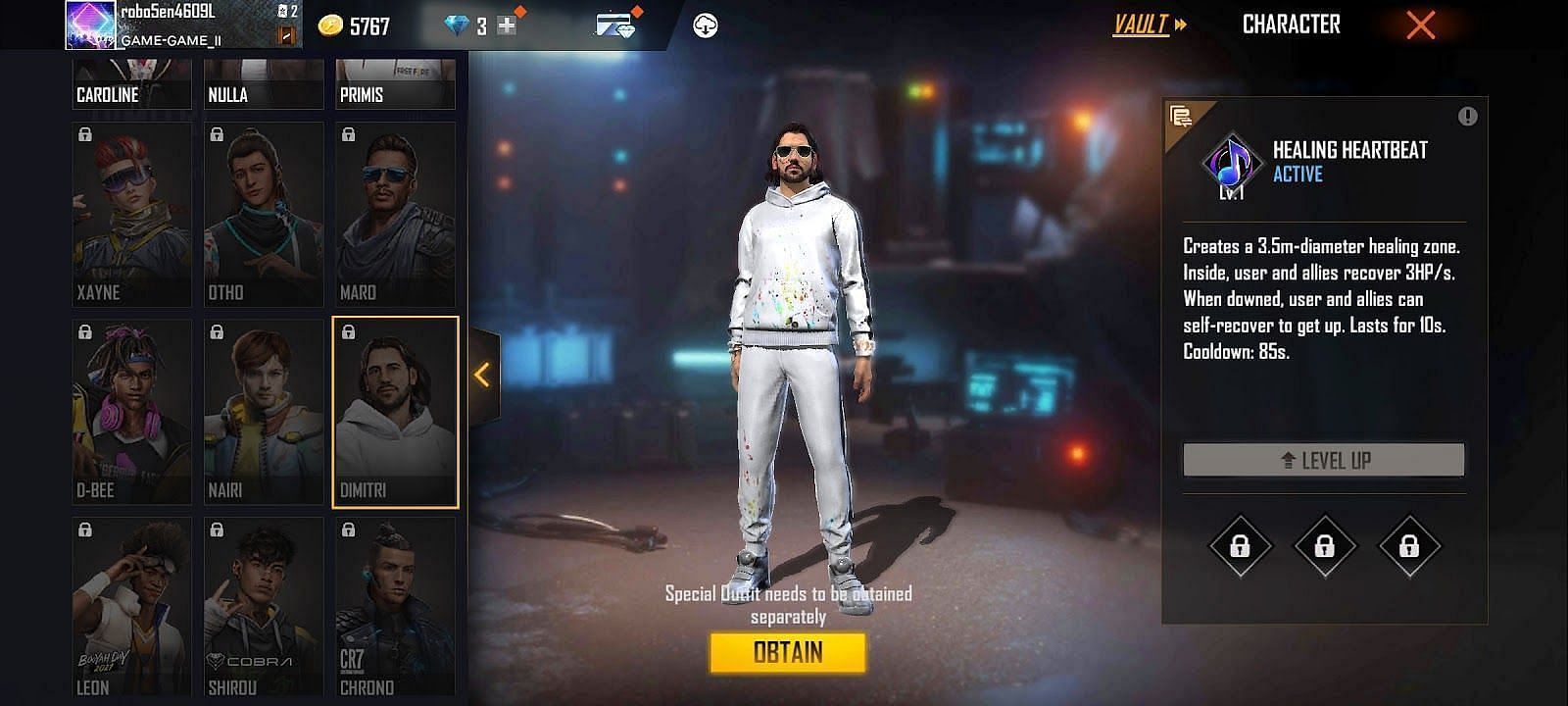Open the skill info exclamation icon
This screenshot has width=1568, height=706.
click(x=1466, y=117)
